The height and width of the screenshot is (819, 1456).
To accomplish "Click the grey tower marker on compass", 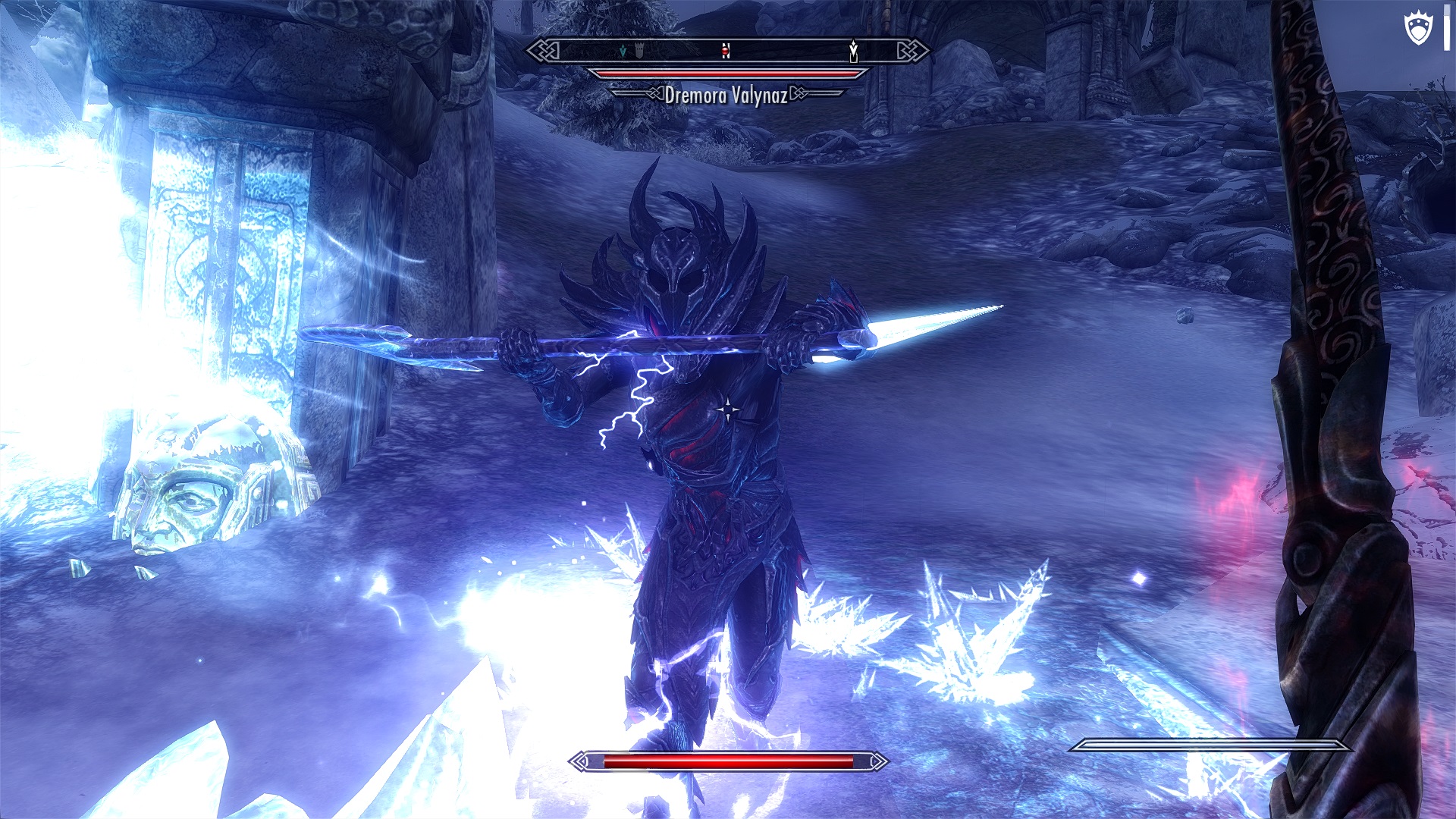I will pos(639,51).
